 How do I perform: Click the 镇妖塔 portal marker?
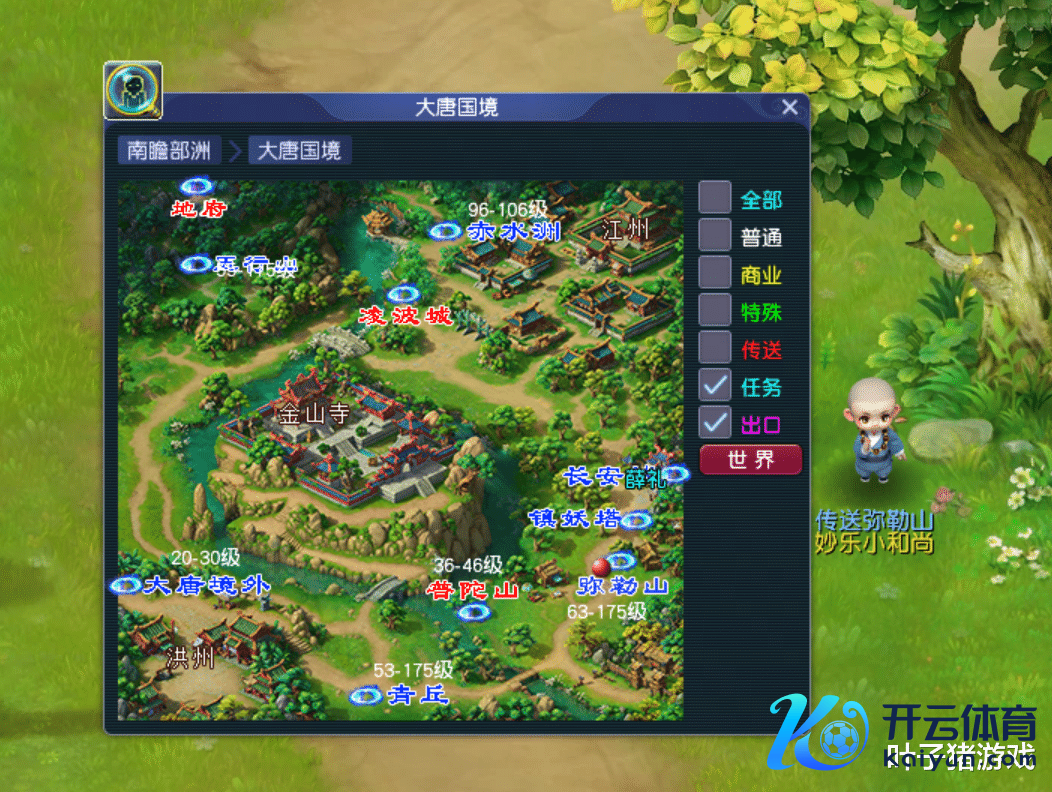[x=635, y=520]
